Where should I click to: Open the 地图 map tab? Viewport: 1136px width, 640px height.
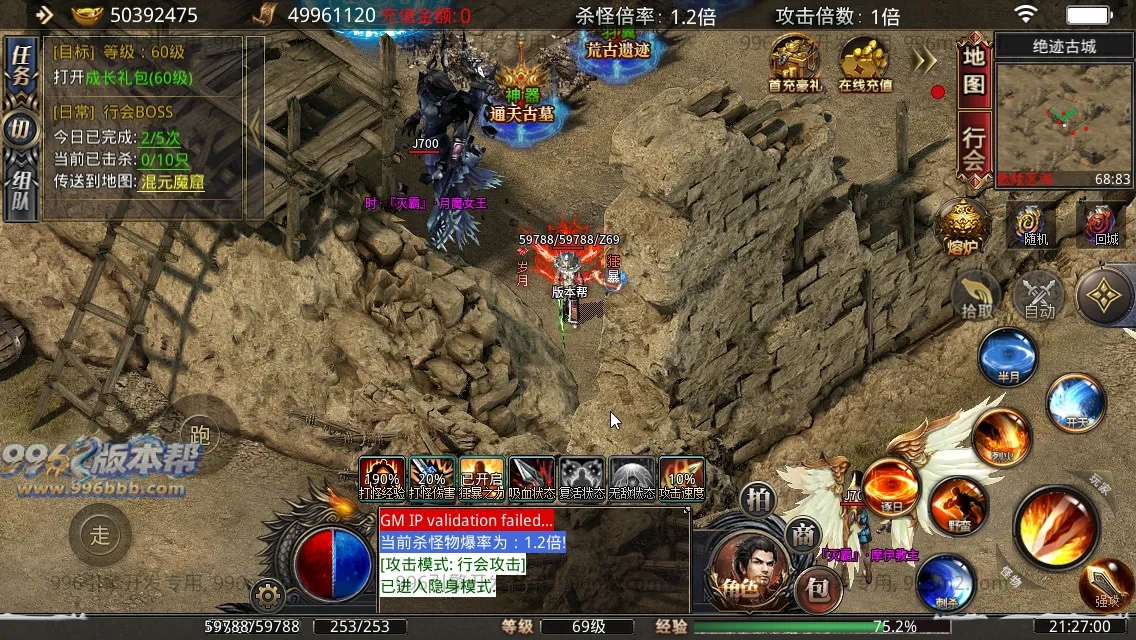(x=974, y=71)
